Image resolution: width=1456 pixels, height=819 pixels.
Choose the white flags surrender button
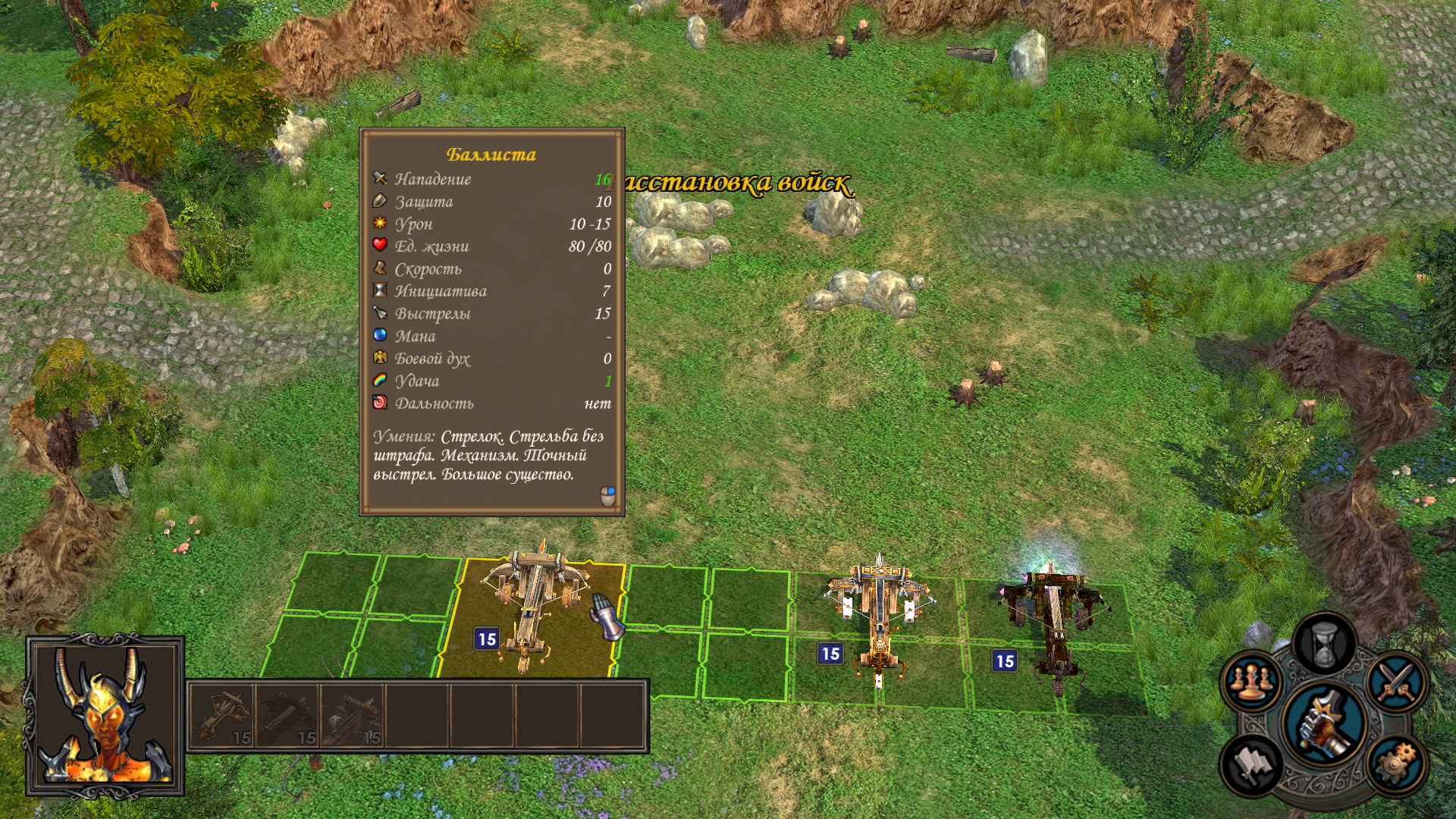coord(1251,764)
